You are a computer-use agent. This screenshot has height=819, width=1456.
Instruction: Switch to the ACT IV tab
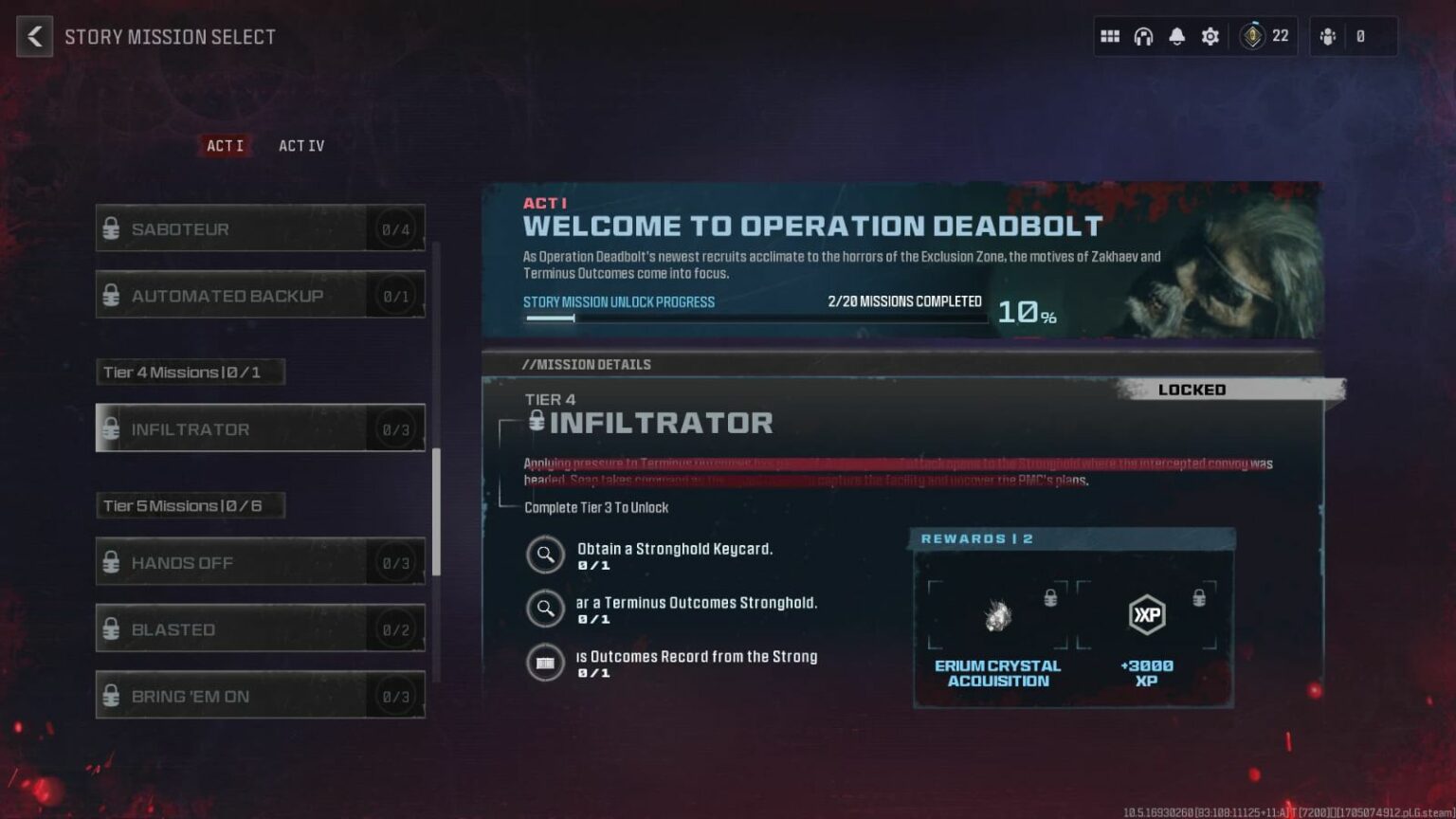click(300, 145)
